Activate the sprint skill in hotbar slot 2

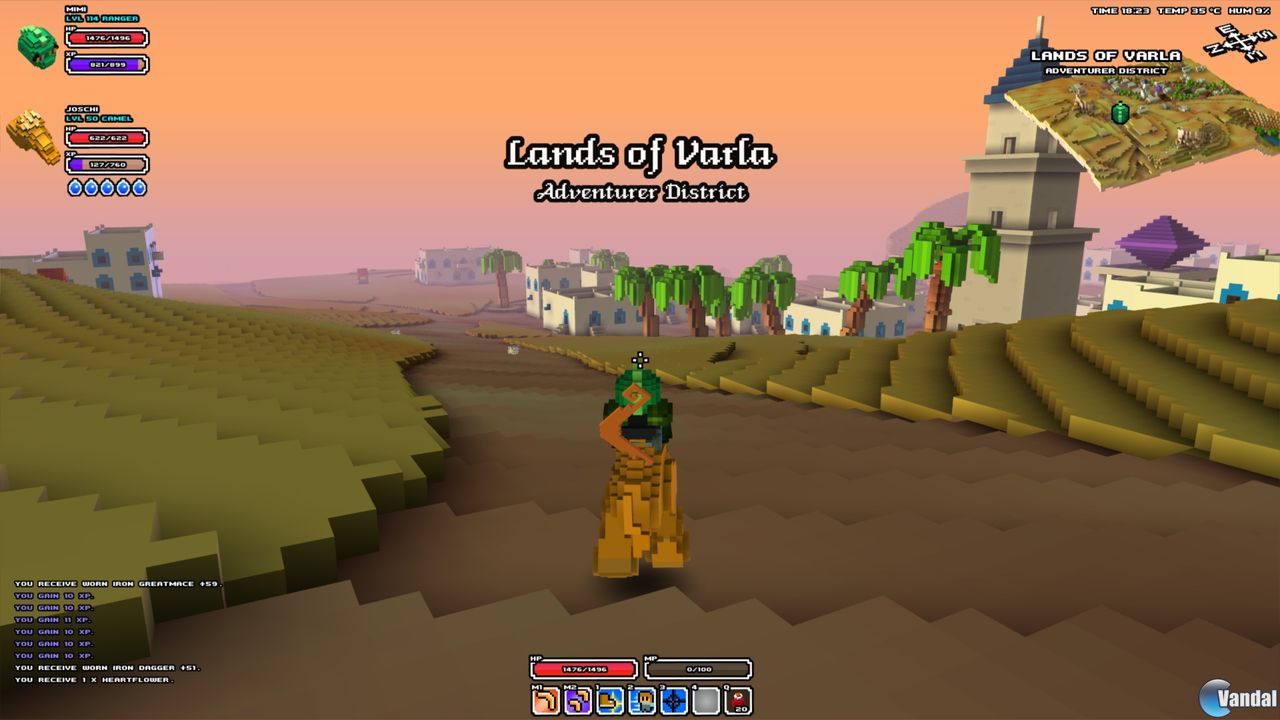click(639, 700)
